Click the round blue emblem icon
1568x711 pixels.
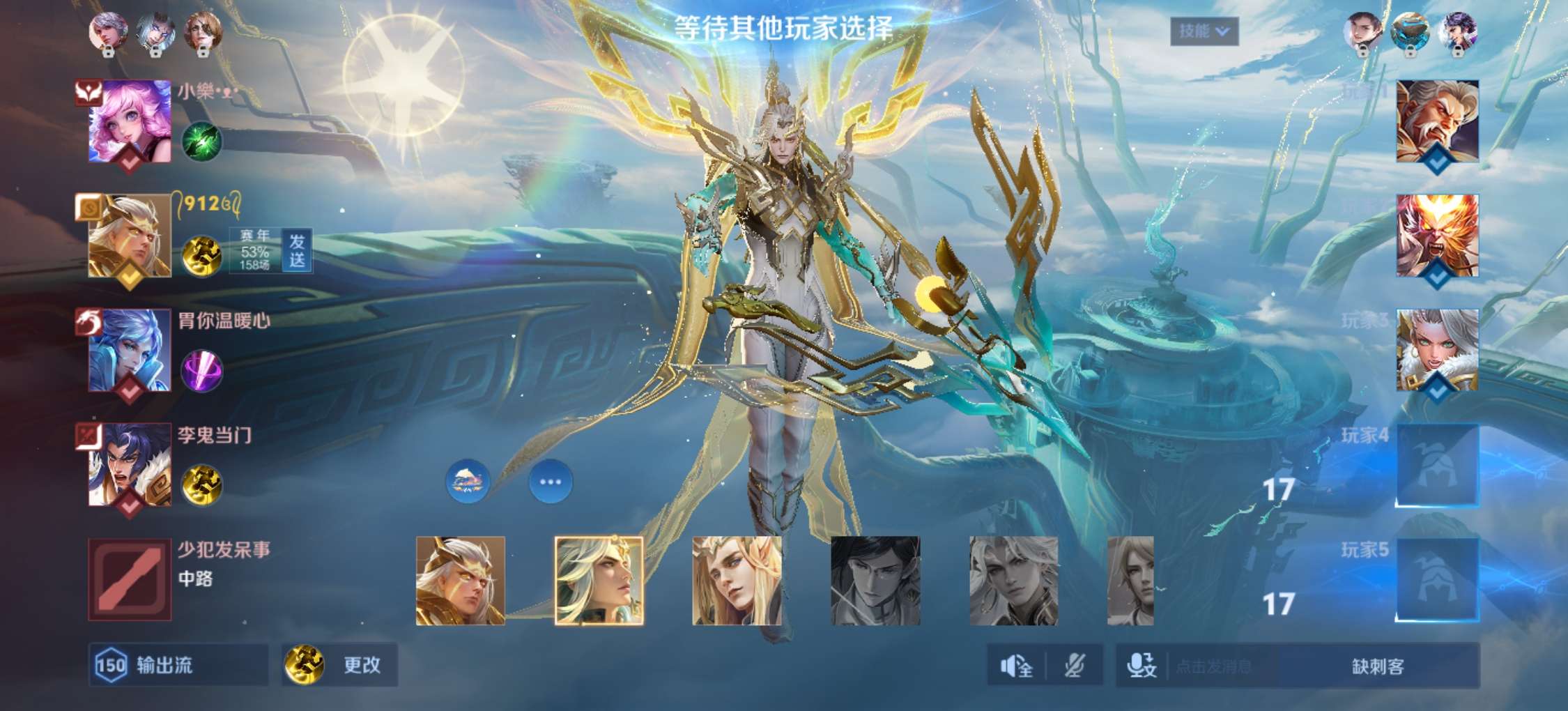pyautogui.click(x=468, y=482)
